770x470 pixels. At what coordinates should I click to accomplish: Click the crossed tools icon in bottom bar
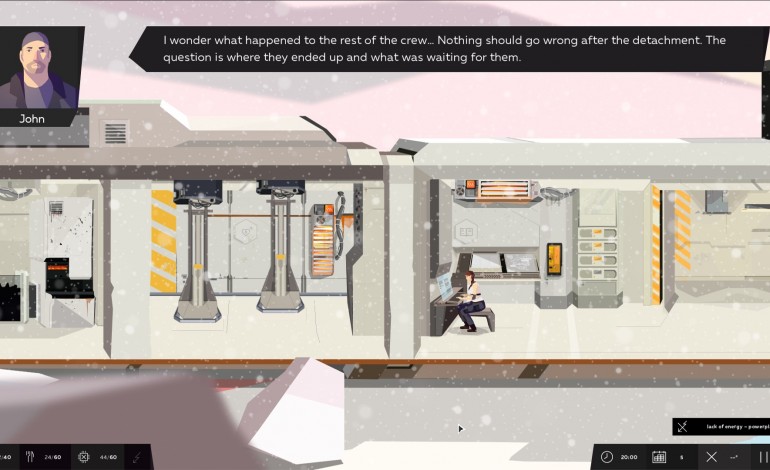(x=711, y=457)
